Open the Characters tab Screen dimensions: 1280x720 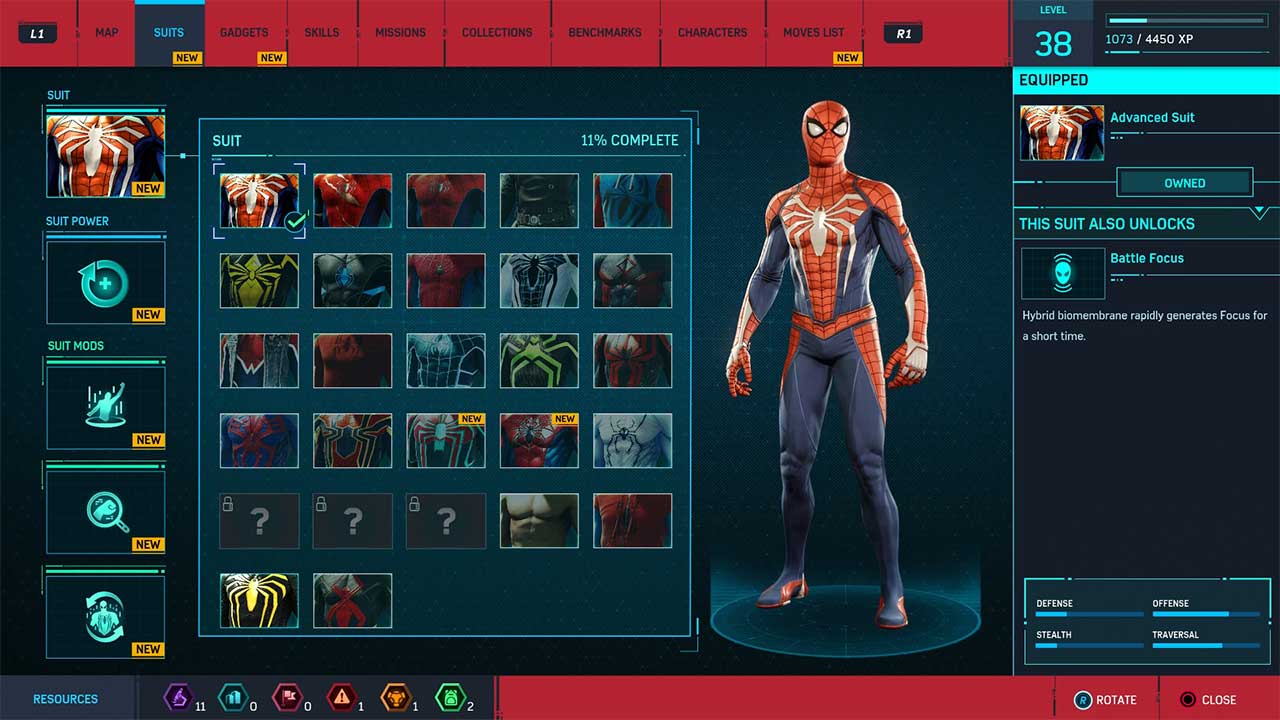coord(712,32)
